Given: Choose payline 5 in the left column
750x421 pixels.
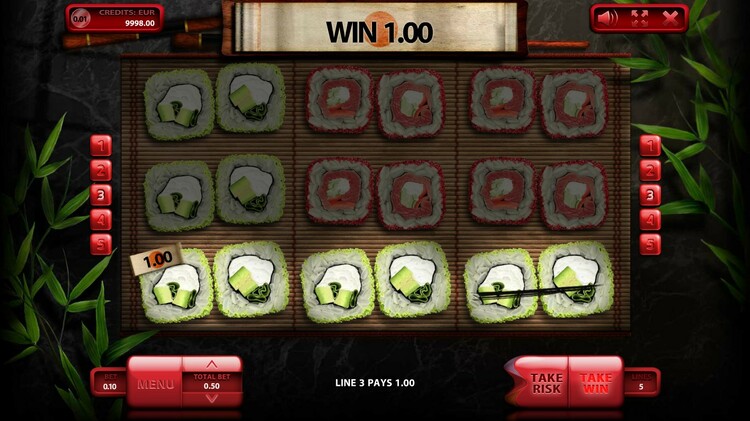Looking at the screenshot, I should [x=101, y=243].
